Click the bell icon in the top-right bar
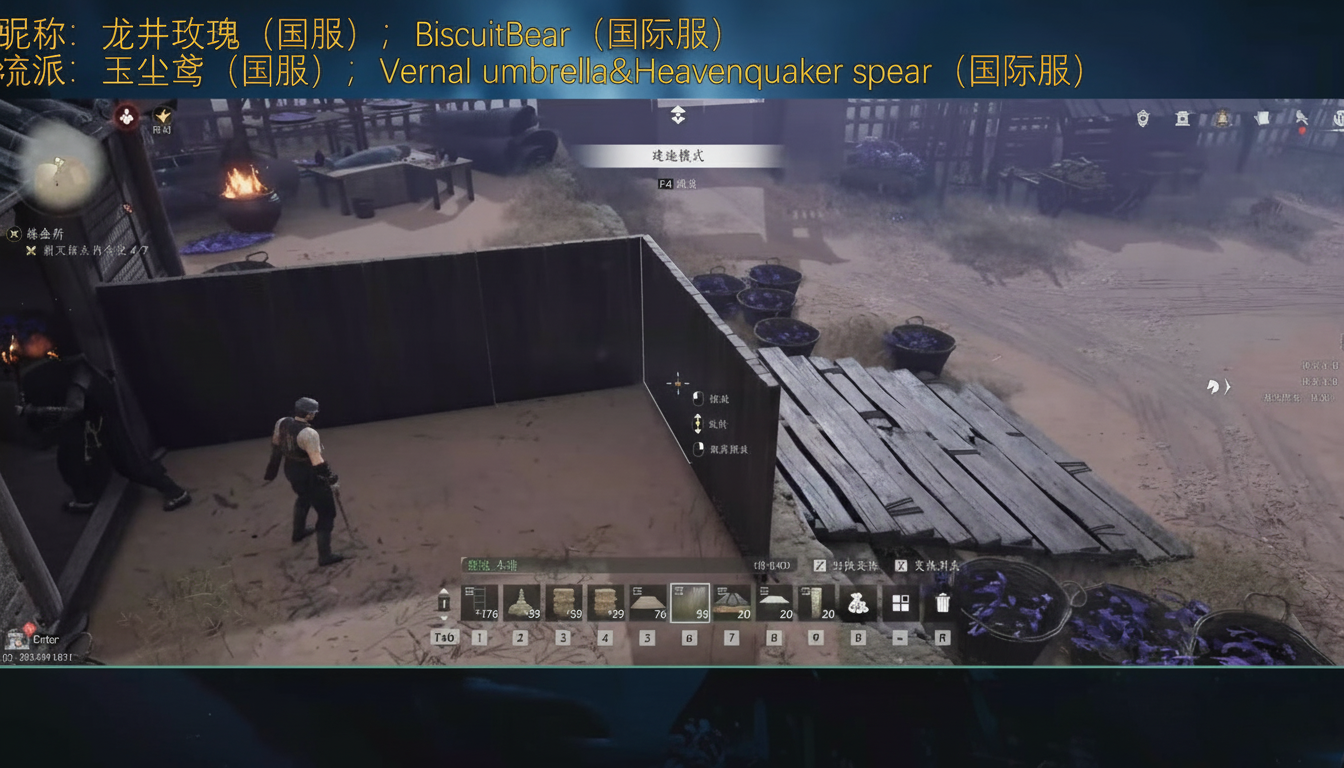Screen dimensions: 1344x768 (x=1223, y=119)
